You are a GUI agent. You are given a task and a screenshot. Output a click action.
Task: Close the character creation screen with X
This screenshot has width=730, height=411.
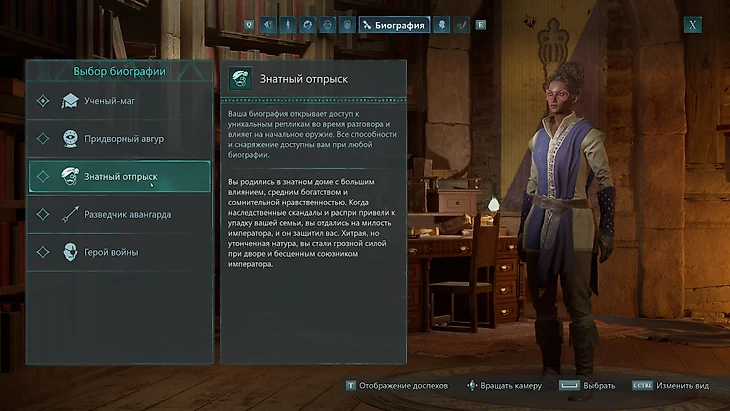pos(692,25)
